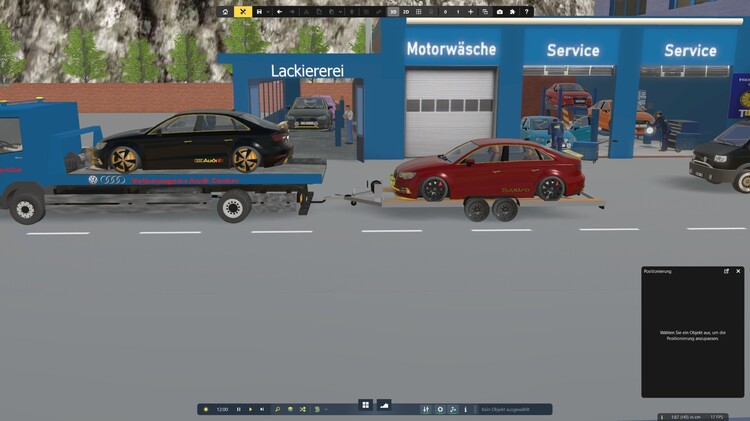Switch to 3D view mode
This screenshot has height=421, width=750.
pos(393,12)
